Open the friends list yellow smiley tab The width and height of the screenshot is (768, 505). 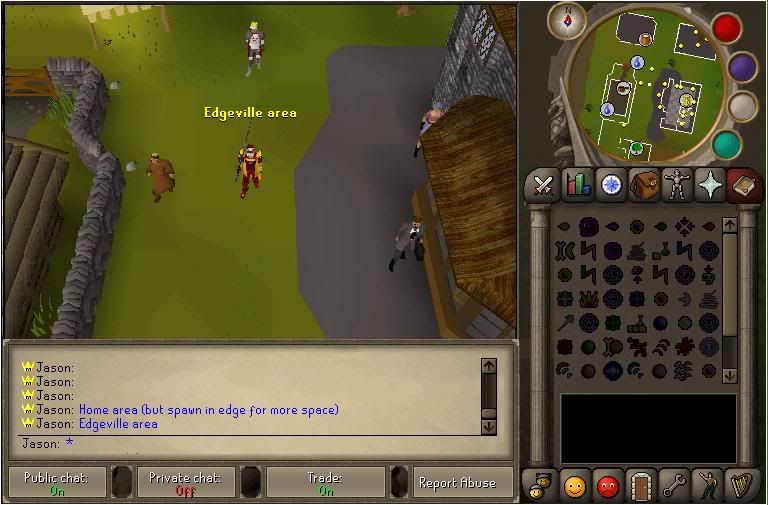(573, 485)
